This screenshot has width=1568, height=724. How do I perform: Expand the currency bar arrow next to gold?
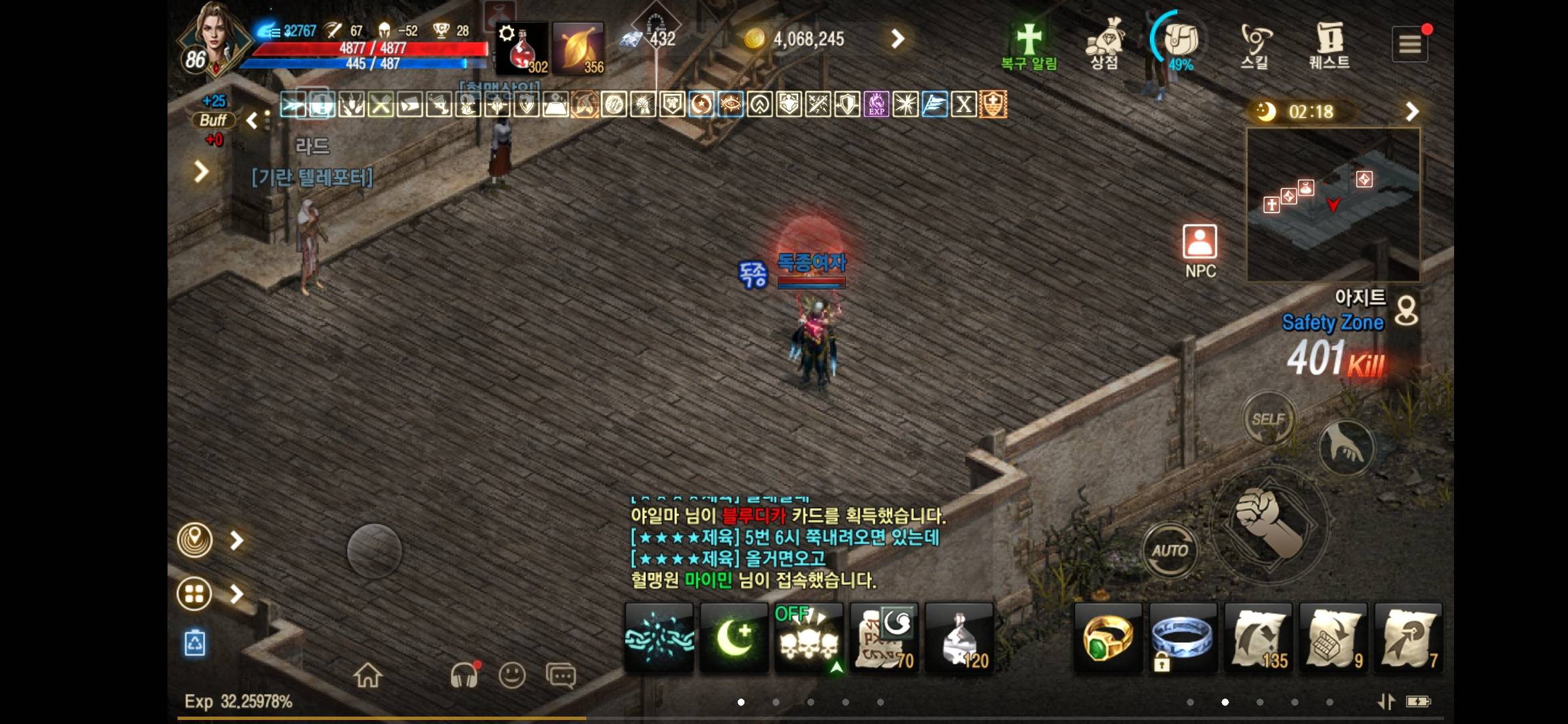(898, 38)
